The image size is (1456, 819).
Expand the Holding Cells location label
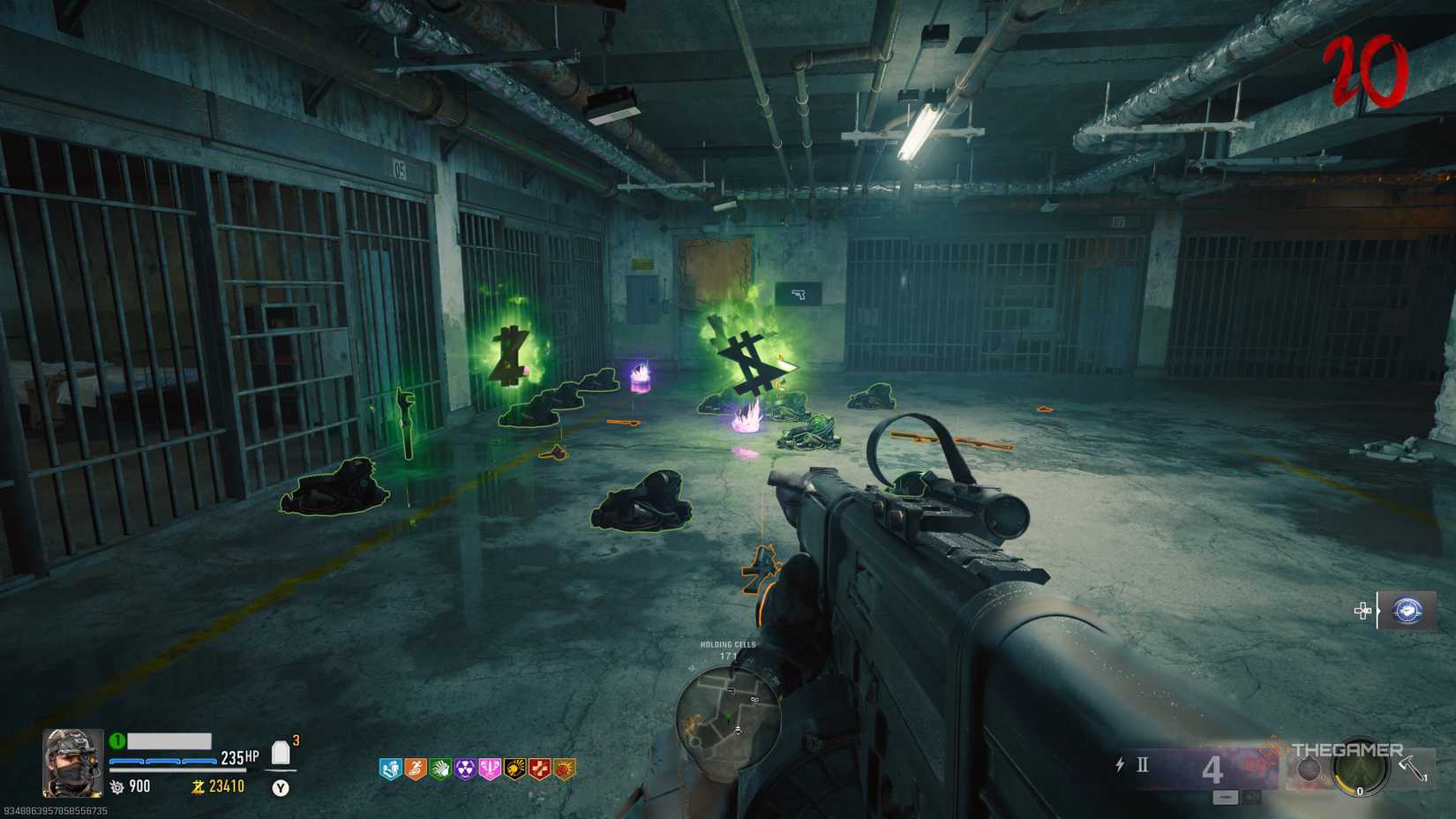click(729, 645)
